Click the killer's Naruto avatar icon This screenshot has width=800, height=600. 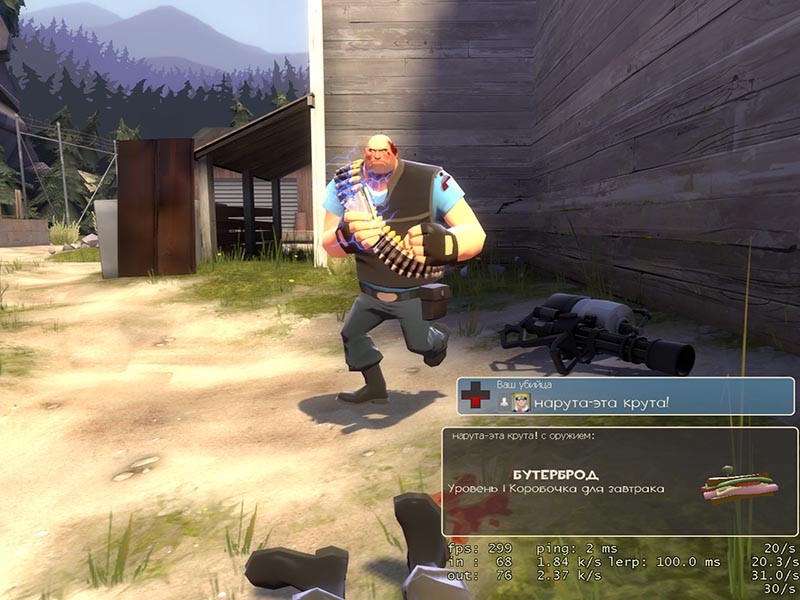pyautogui.click(x=522, y=402)
